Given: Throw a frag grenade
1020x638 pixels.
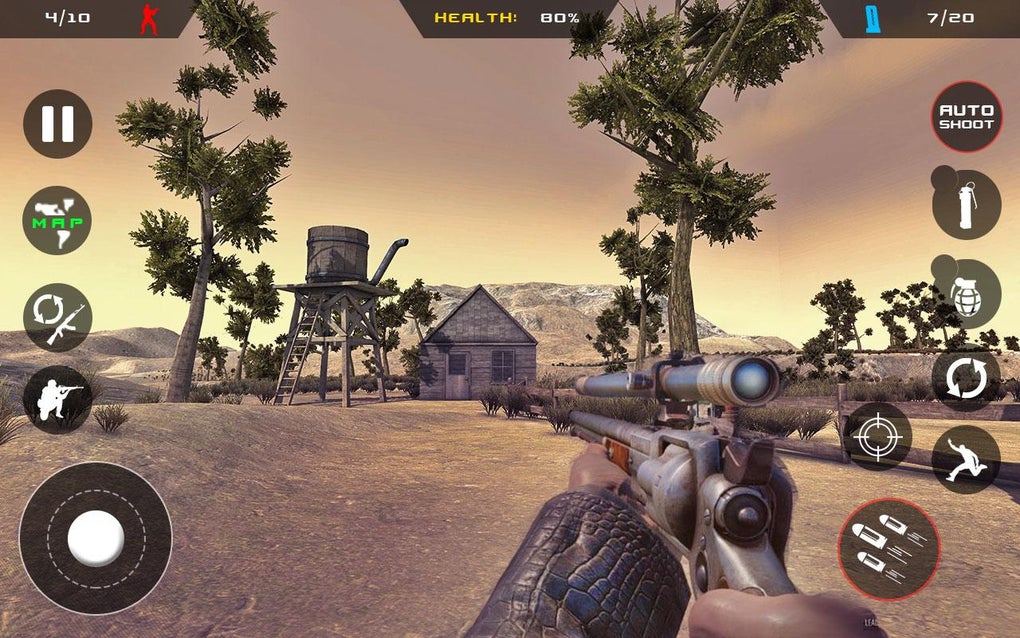Looking at the screenshot, I should click(x=966, y=294).
